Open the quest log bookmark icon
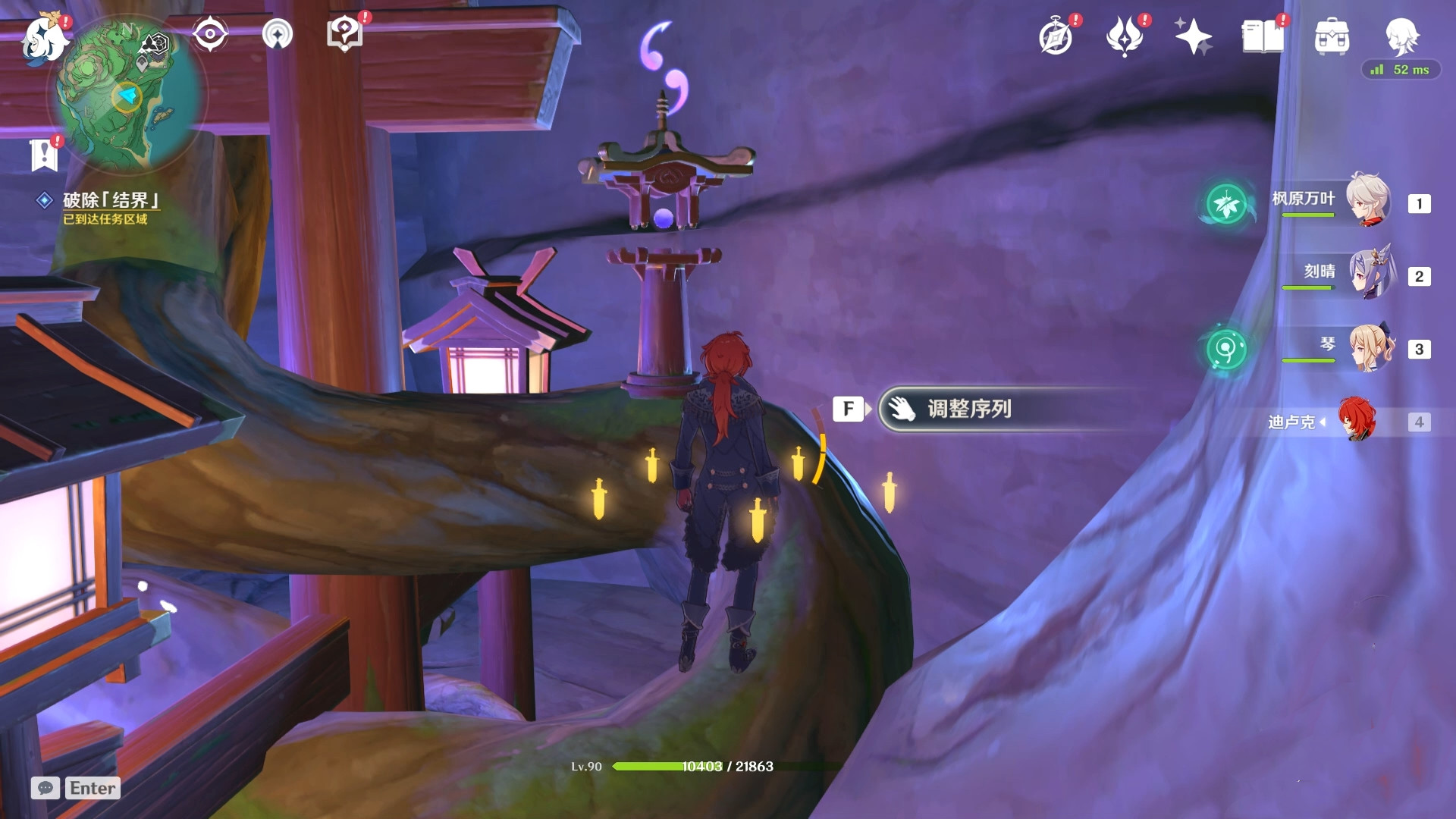The width and height of the screenshot is (1456, 819). pos(44,155)
